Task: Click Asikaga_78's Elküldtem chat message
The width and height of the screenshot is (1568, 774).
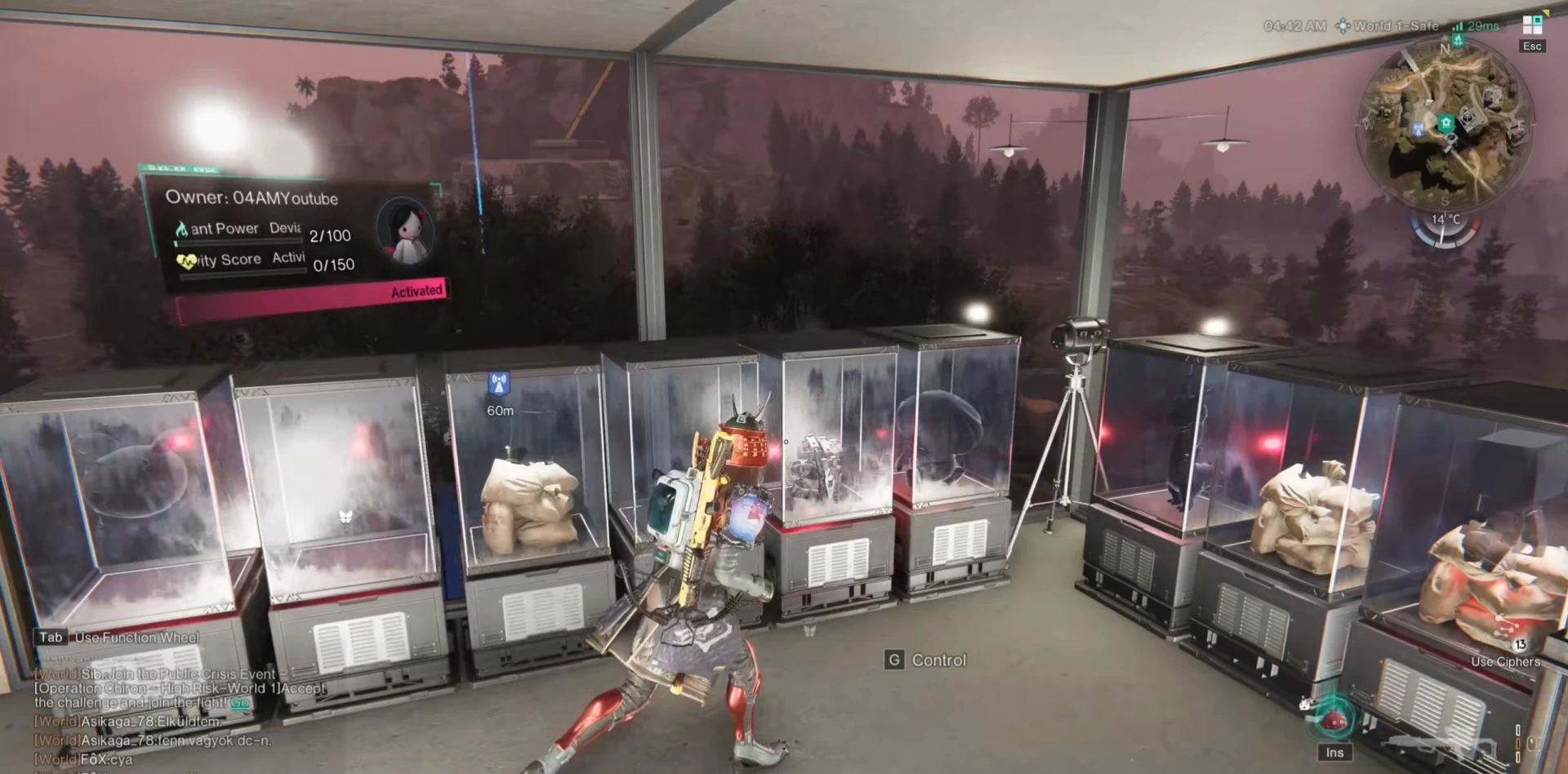Action: 127,722
